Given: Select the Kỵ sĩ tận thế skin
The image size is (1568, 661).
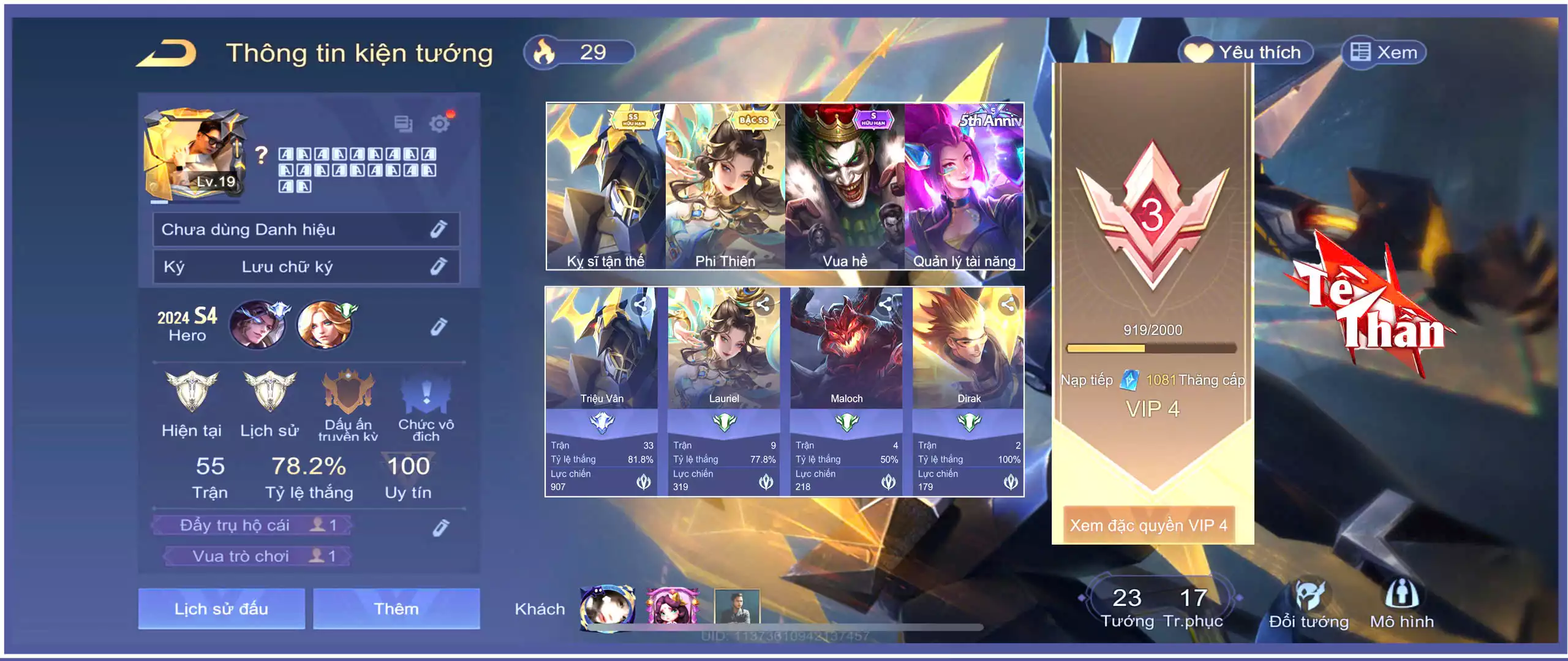Looking at the screenshot, I should (x=605, y=186).
